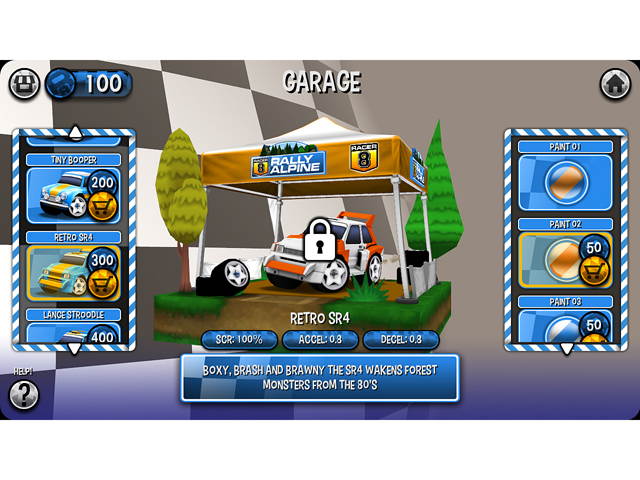
Task: Click the shop icon beside the coin counter
Action: click(25, 84)
